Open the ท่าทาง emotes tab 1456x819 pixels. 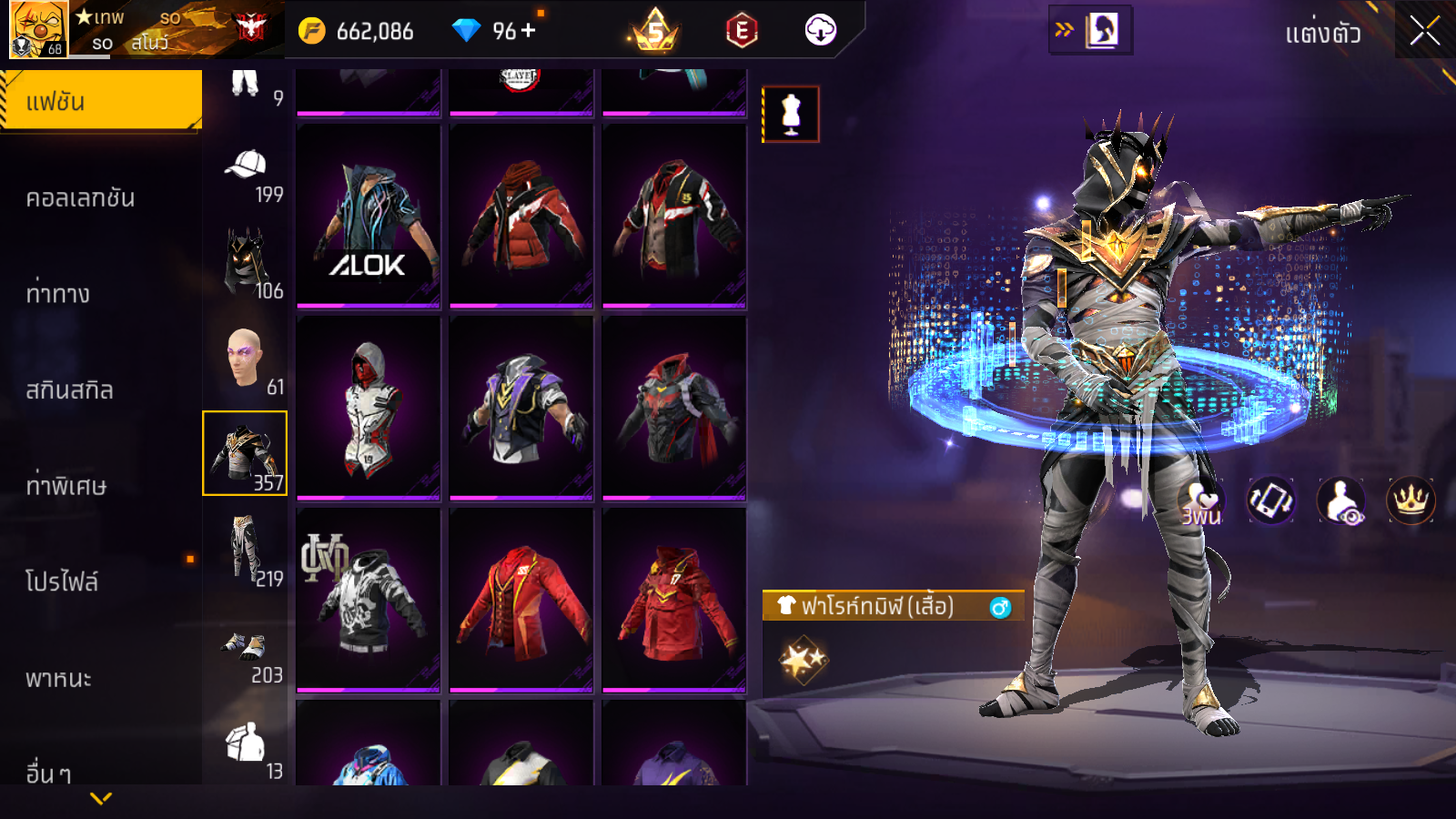tap(58, 294)
